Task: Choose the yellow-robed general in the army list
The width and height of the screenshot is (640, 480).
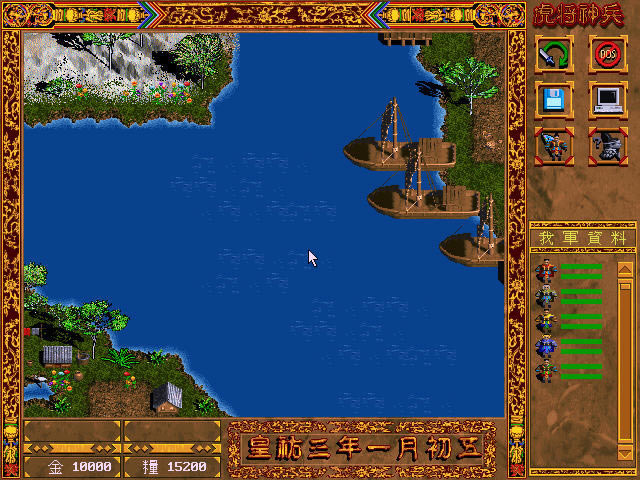Action: [x=546, y=322]
